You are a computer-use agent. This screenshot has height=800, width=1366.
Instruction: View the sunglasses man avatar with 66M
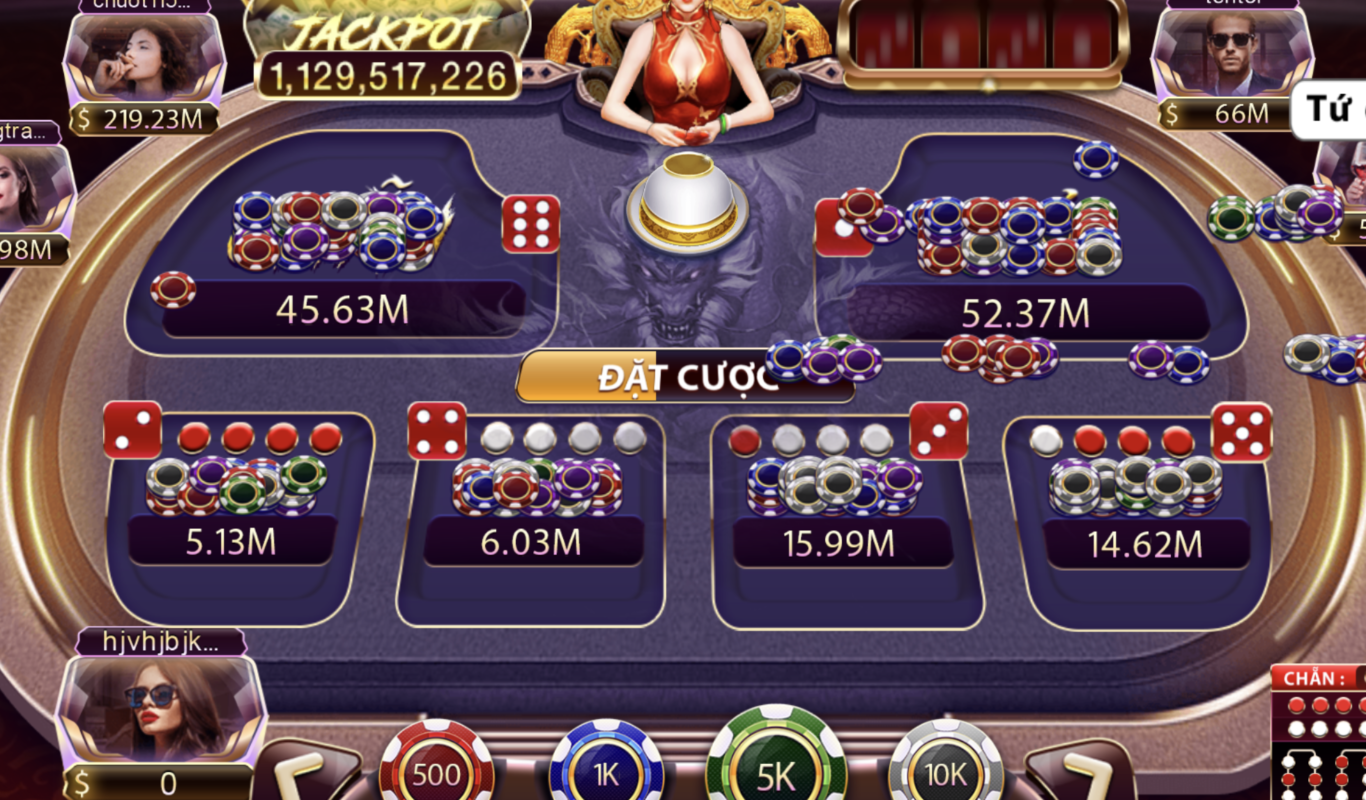[1231, 55]
